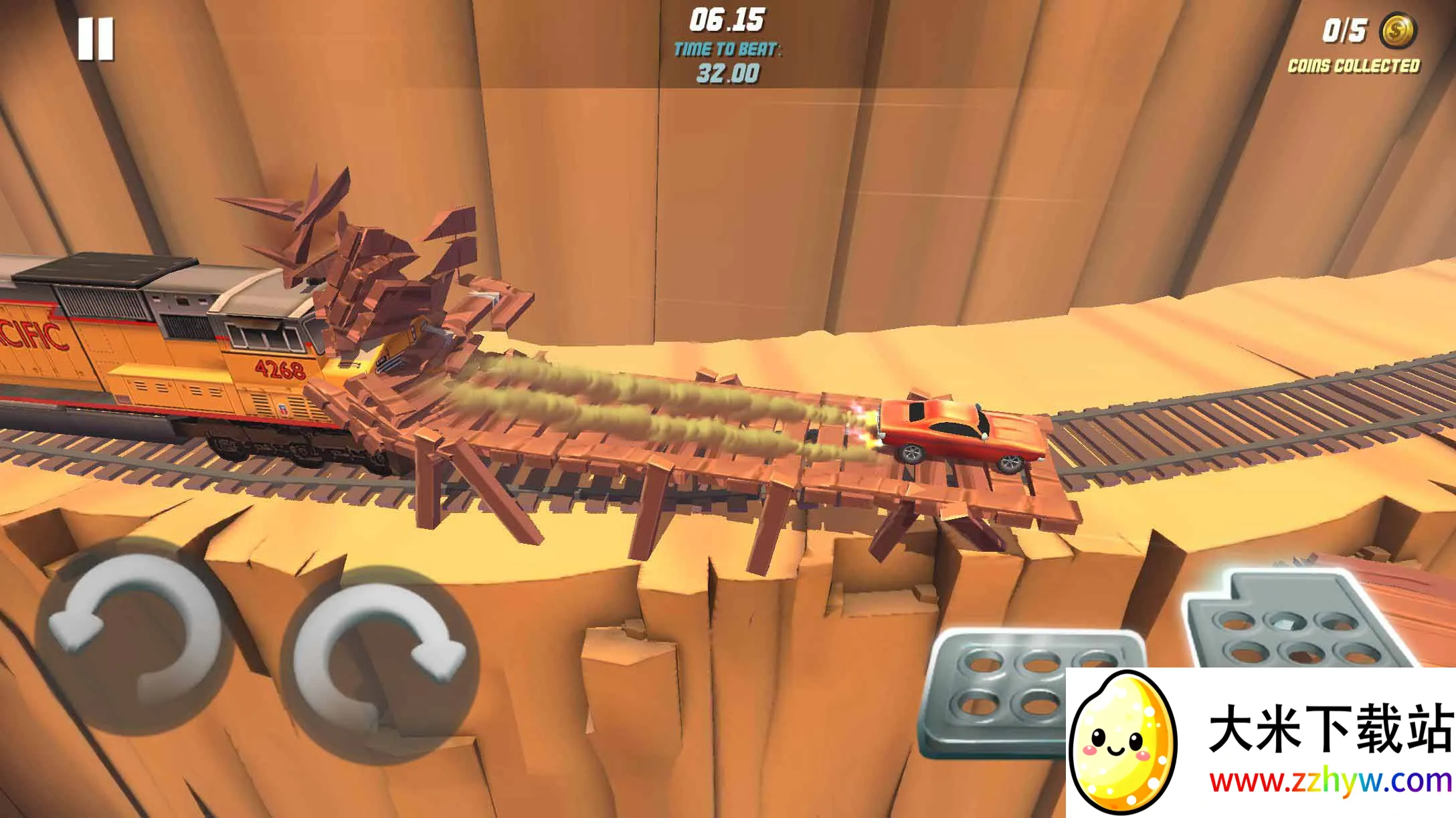Click the yellow egg watermark logo
Image resolution: width=1456 pixels, height=818 pixels.
pyautogui.click(x=1122, y=744)
